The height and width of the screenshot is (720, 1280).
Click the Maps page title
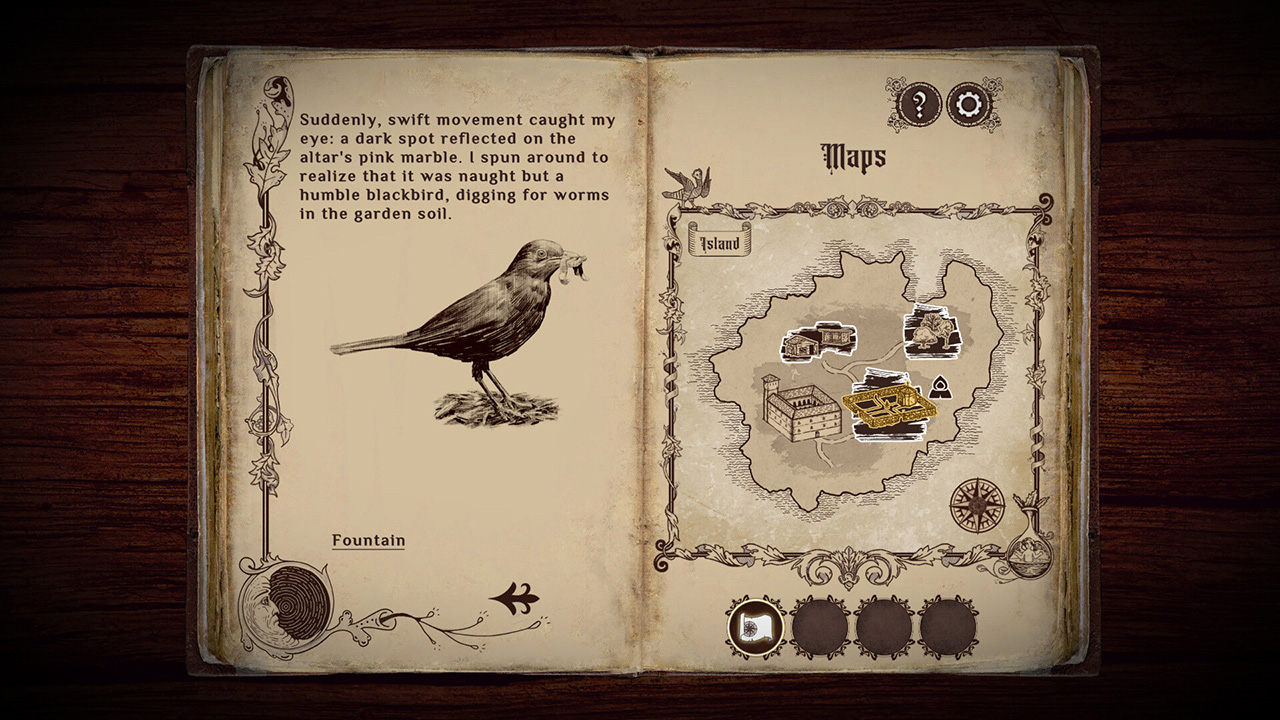852,157
